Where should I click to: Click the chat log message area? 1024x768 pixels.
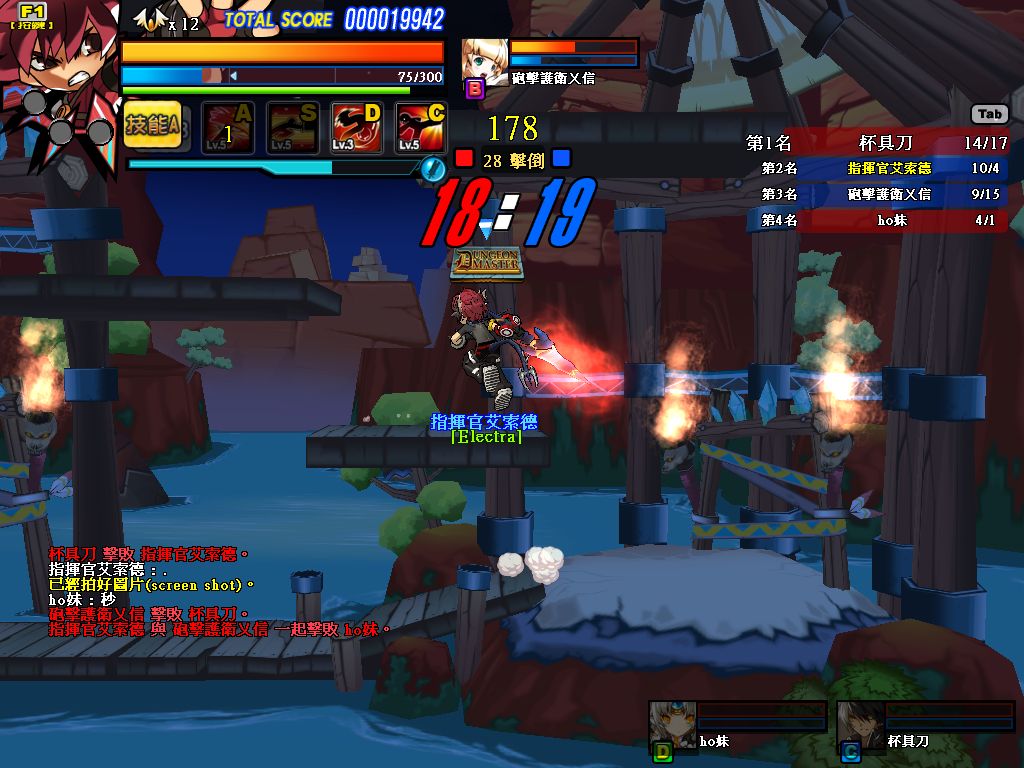(x=215, y=591)
